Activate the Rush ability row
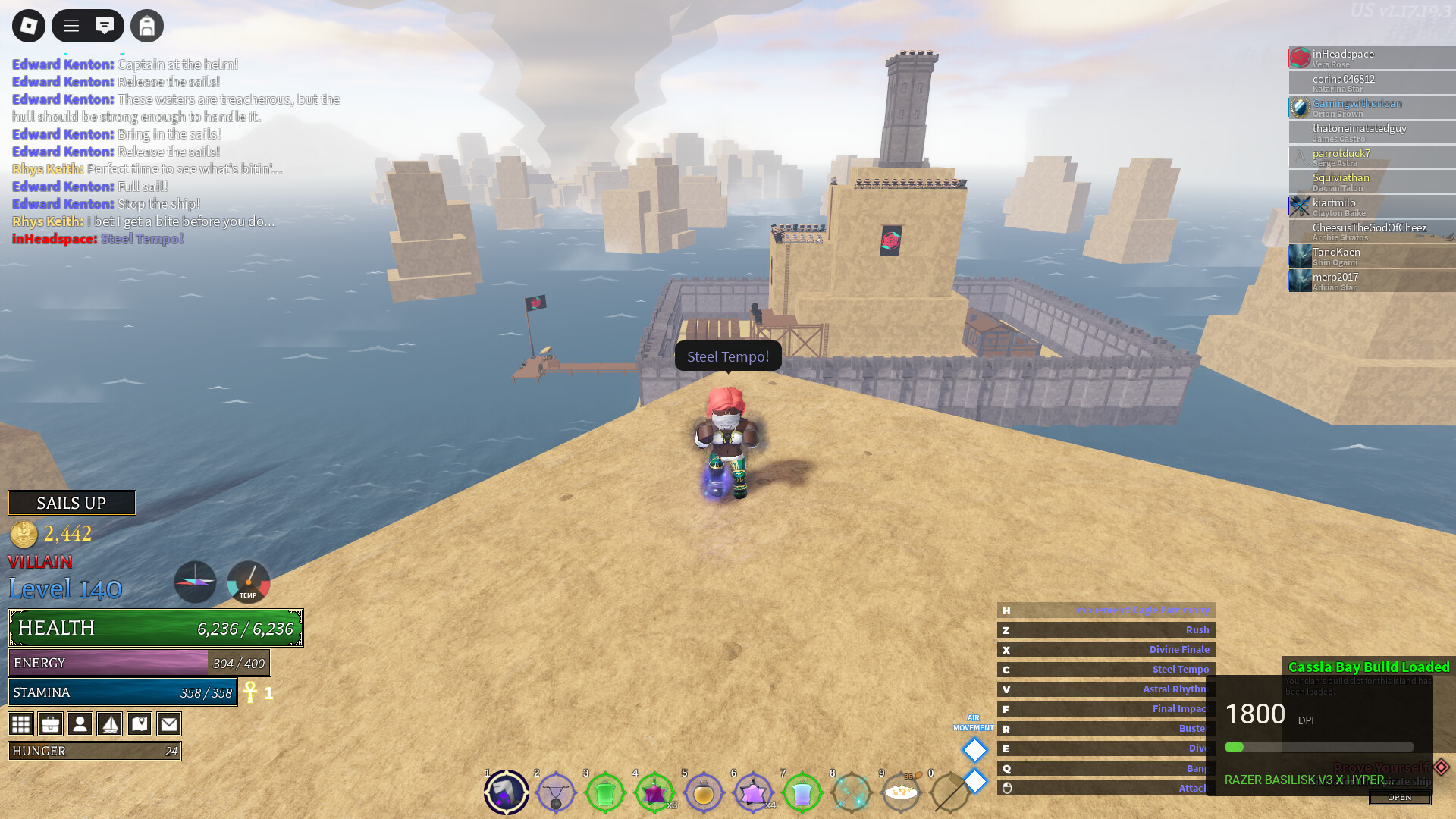This screenshot has height=819, width=1456. click(x=1106, y=630)
